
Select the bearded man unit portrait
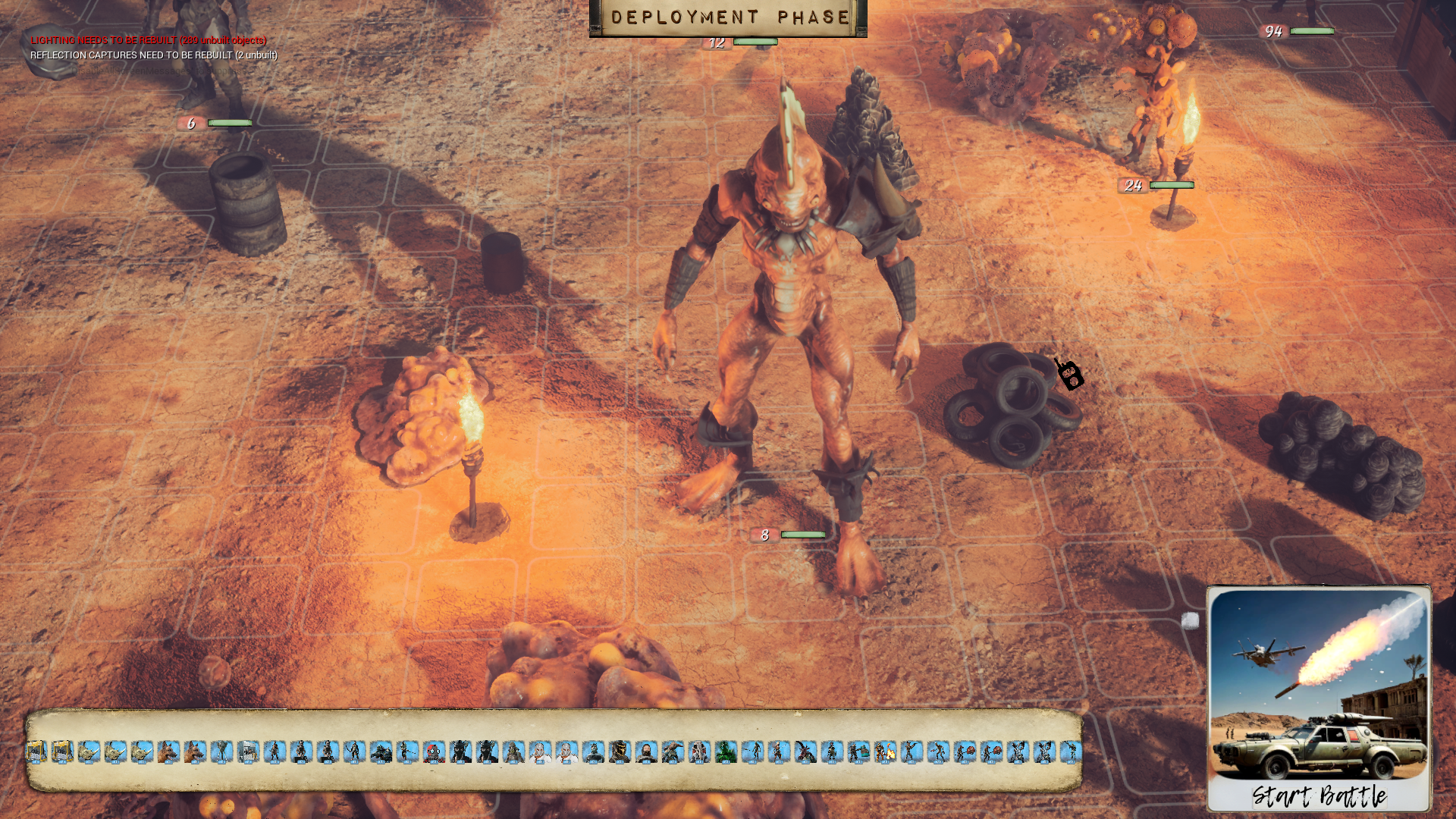pyautogui.click(x=646, y=752)
